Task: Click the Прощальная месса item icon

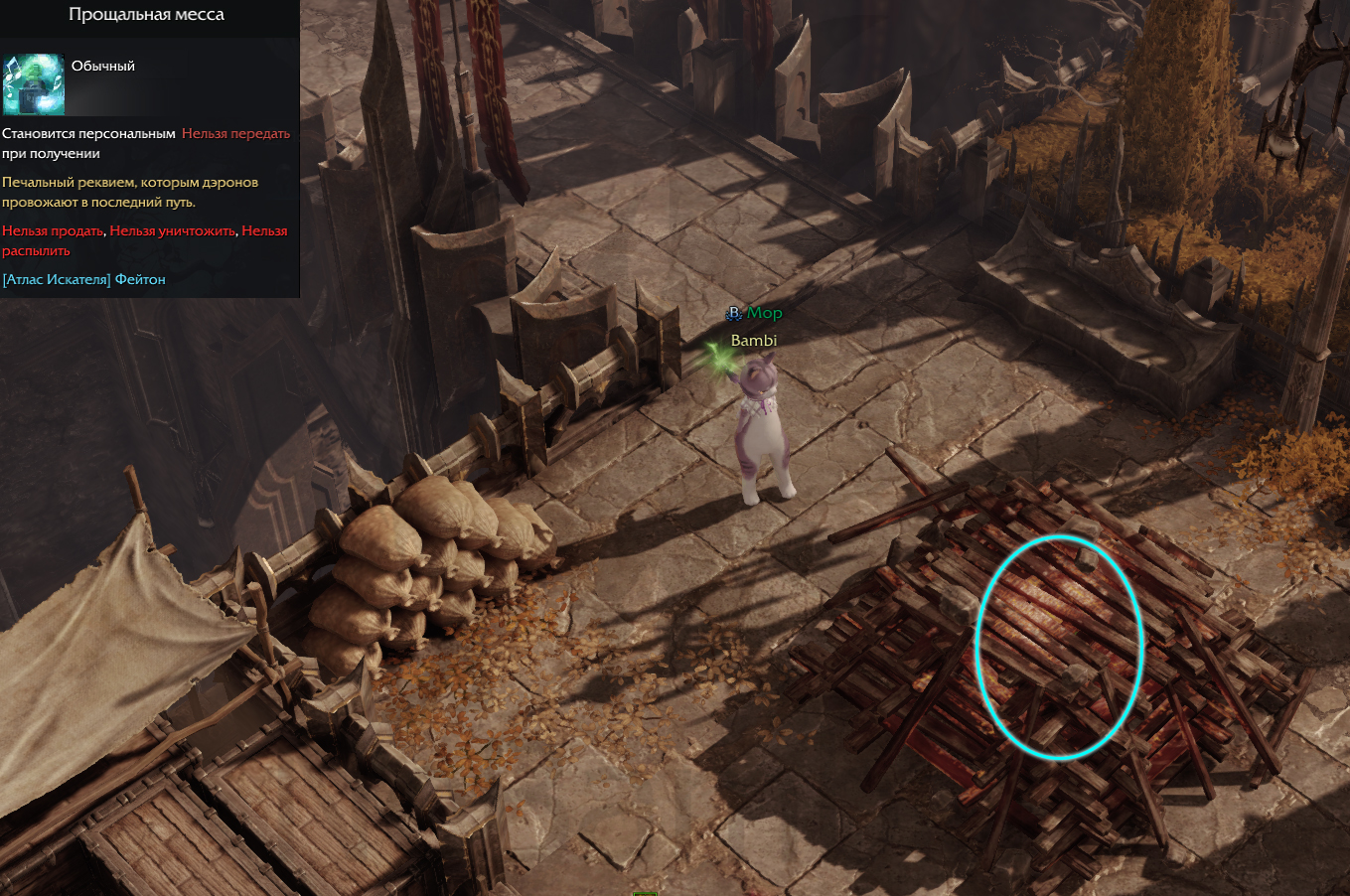Action: click(x=33, y=84)
